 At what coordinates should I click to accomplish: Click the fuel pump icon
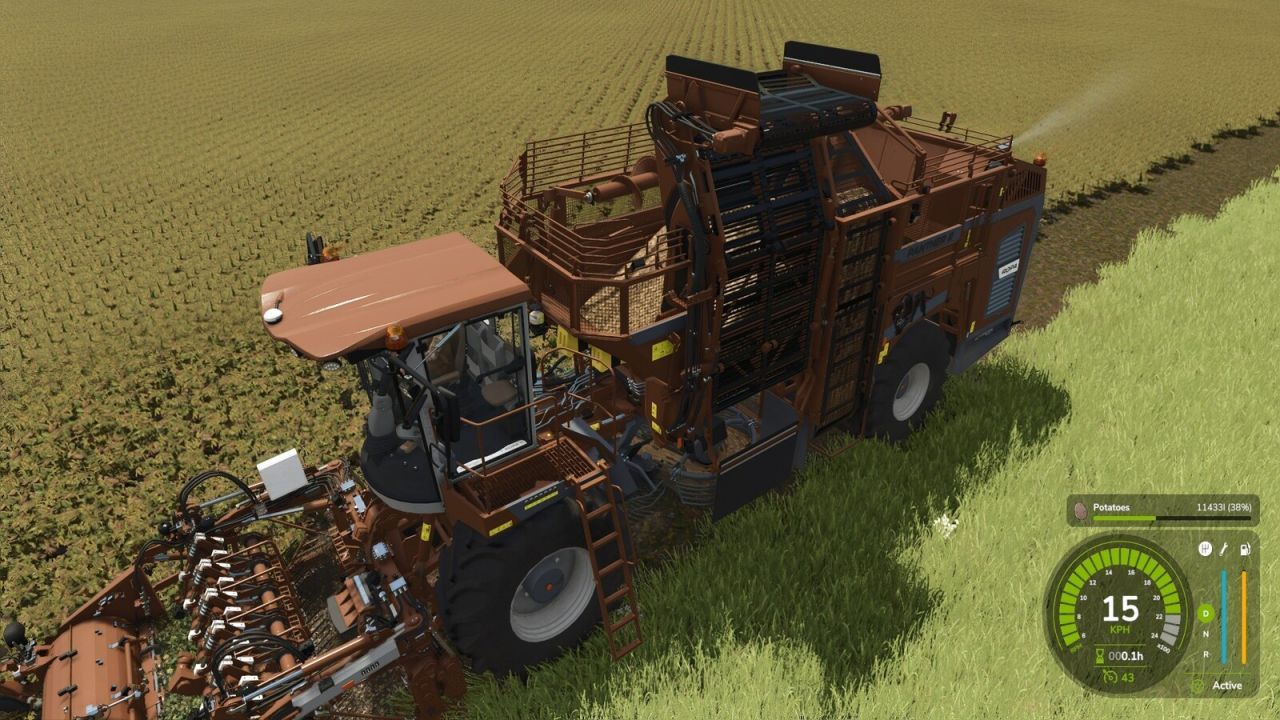1244,548
